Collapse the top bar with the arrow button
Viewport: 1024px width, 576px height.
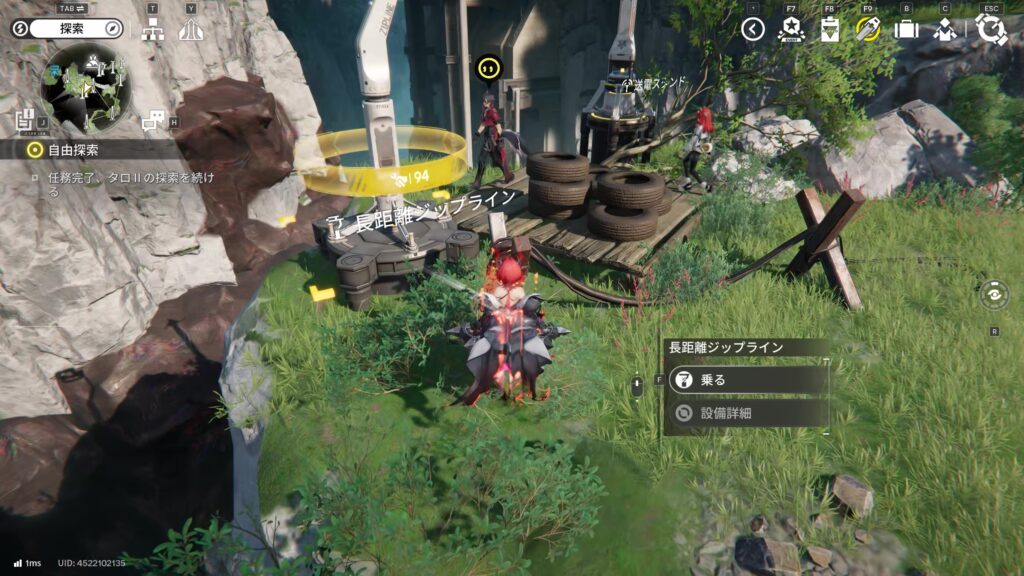[x=753, y=29]
